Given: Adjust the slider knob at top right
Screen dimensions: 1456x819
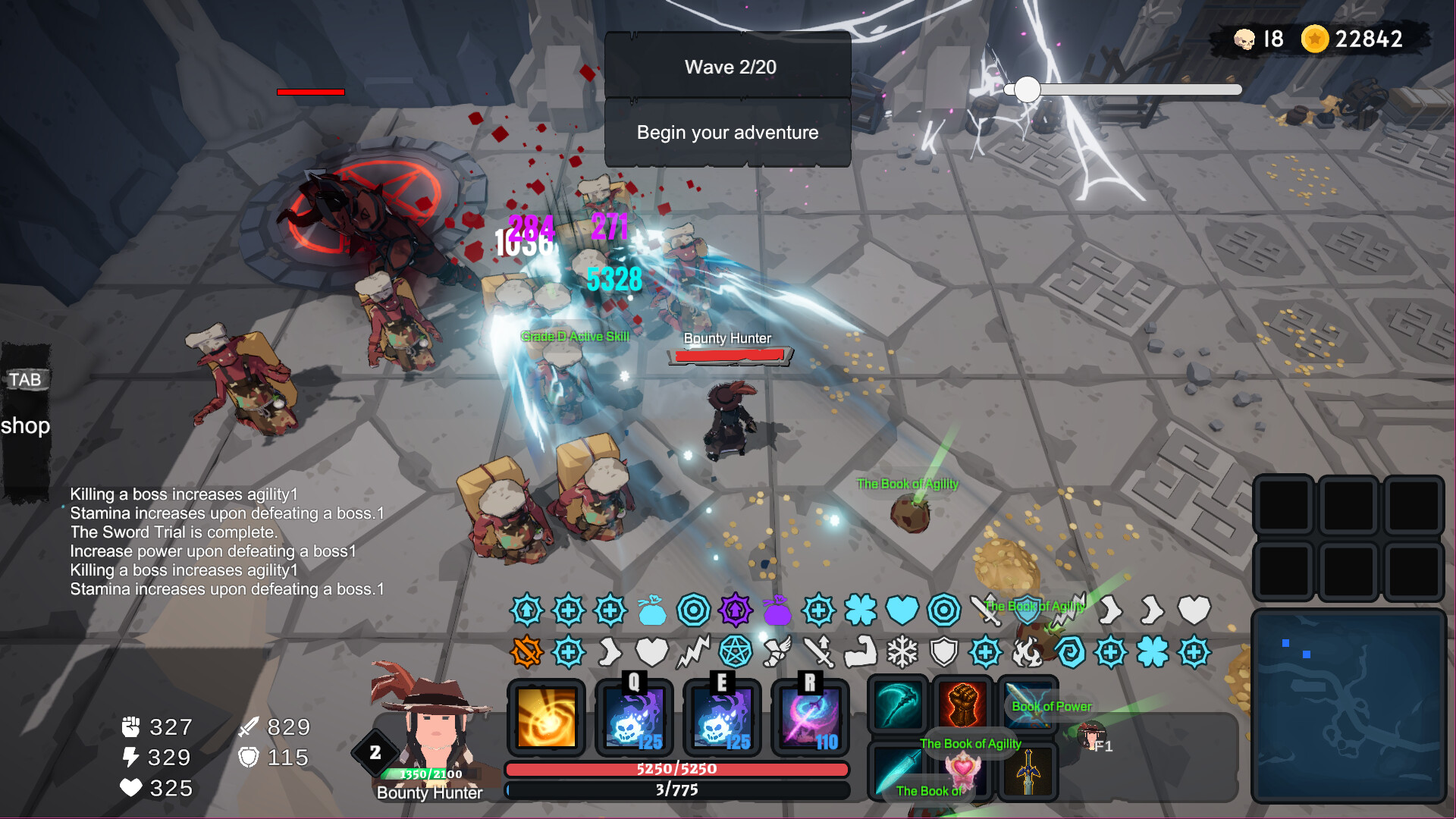Looking at the screenshot, I should pos(1027,89).
